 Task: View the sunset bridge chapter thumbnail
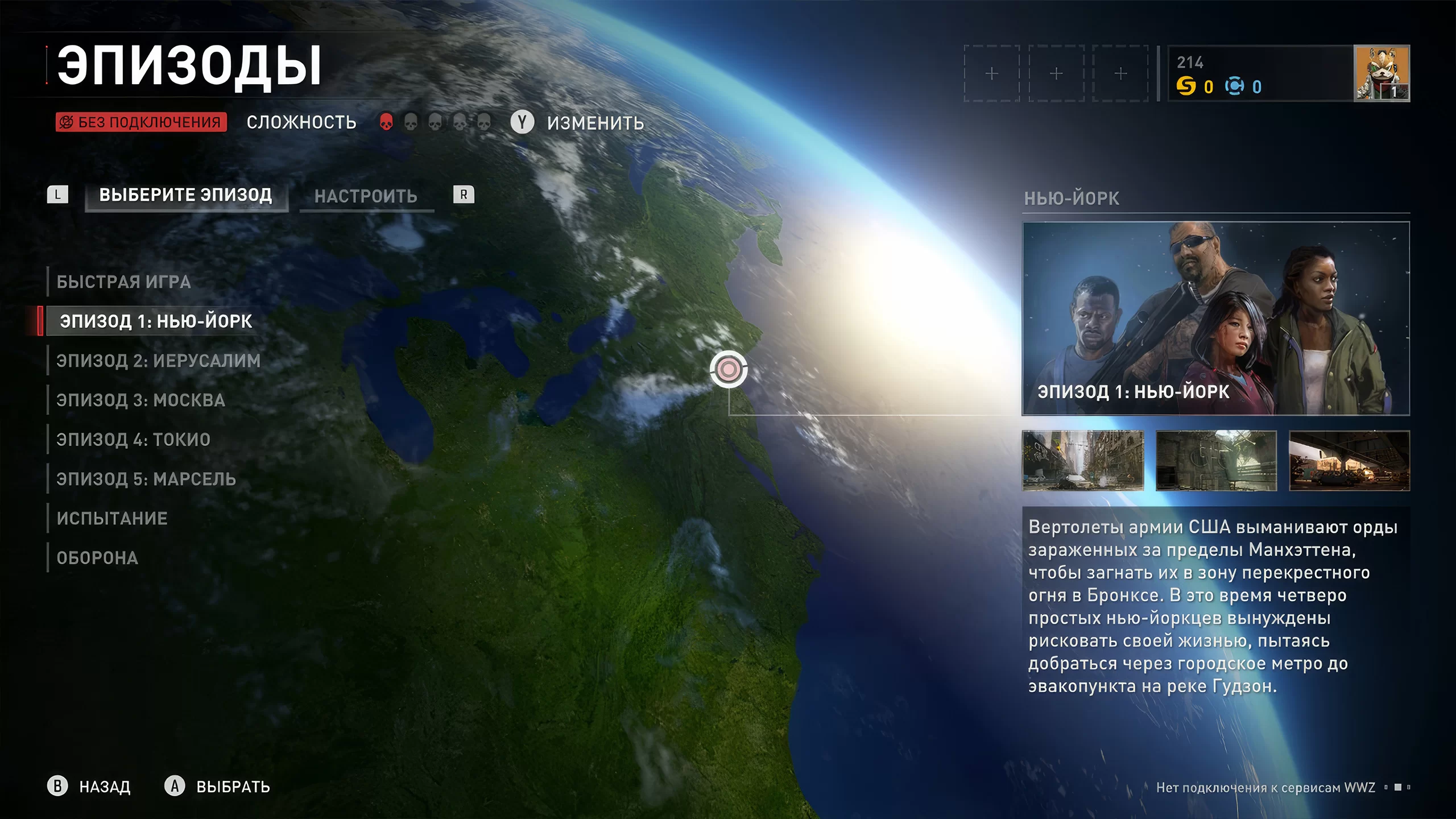pyautogui.click(x=1349, y=461)
